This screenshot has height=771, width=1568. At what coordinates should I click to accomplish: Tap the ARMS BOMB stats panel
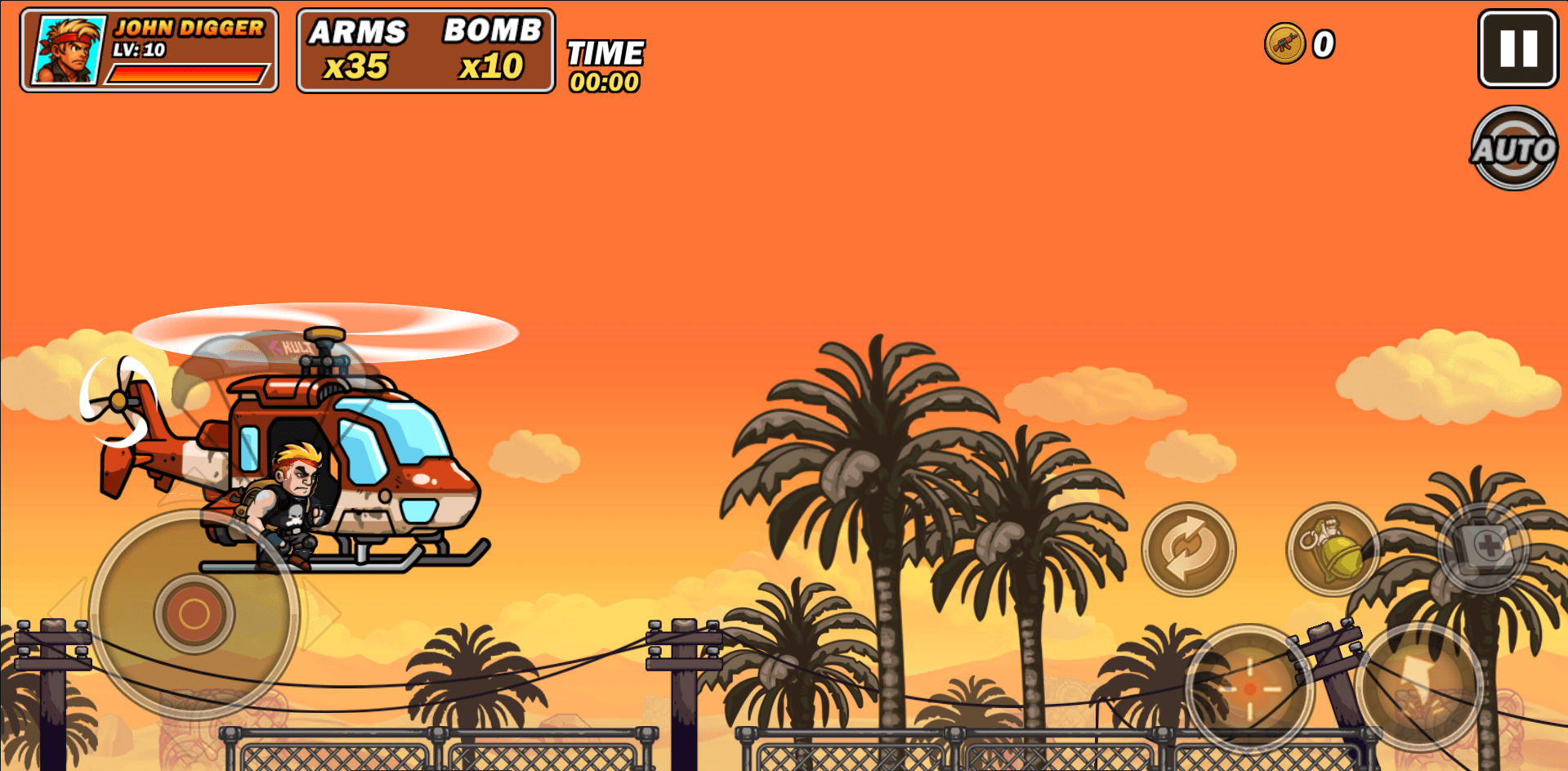(x=425, y=49)
